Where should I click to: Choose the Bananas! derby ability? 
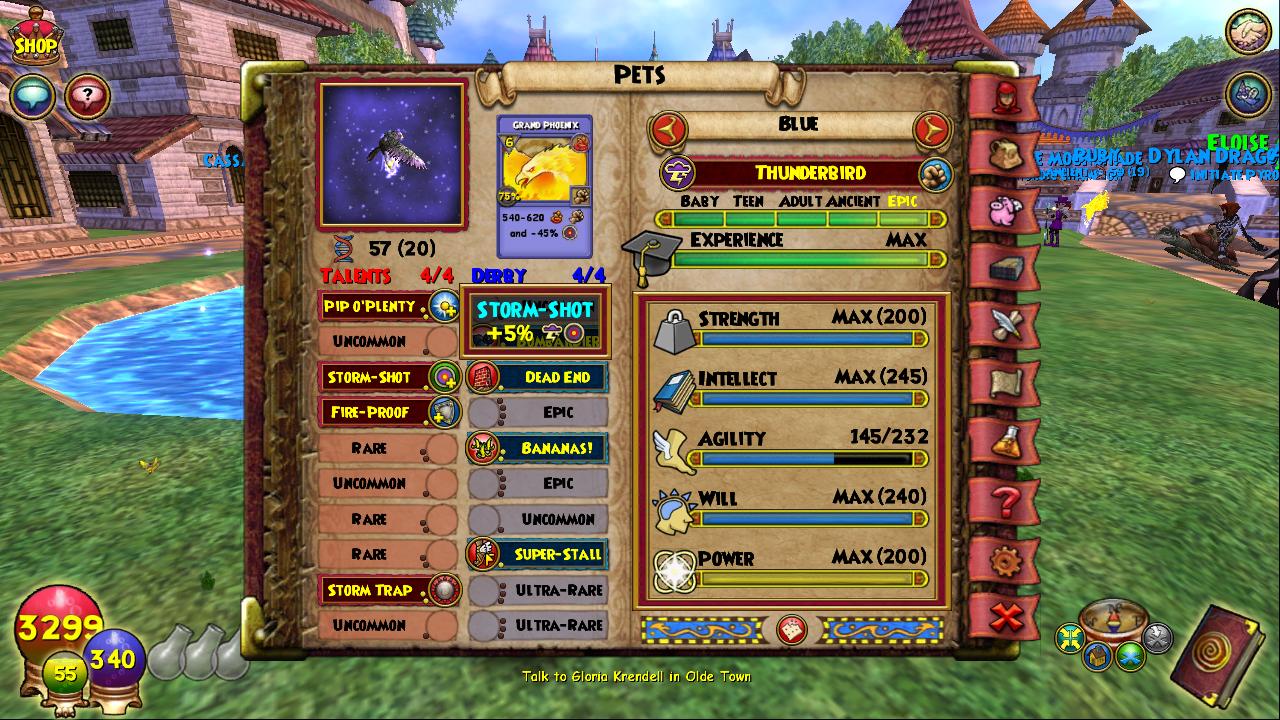click(537, 448)
